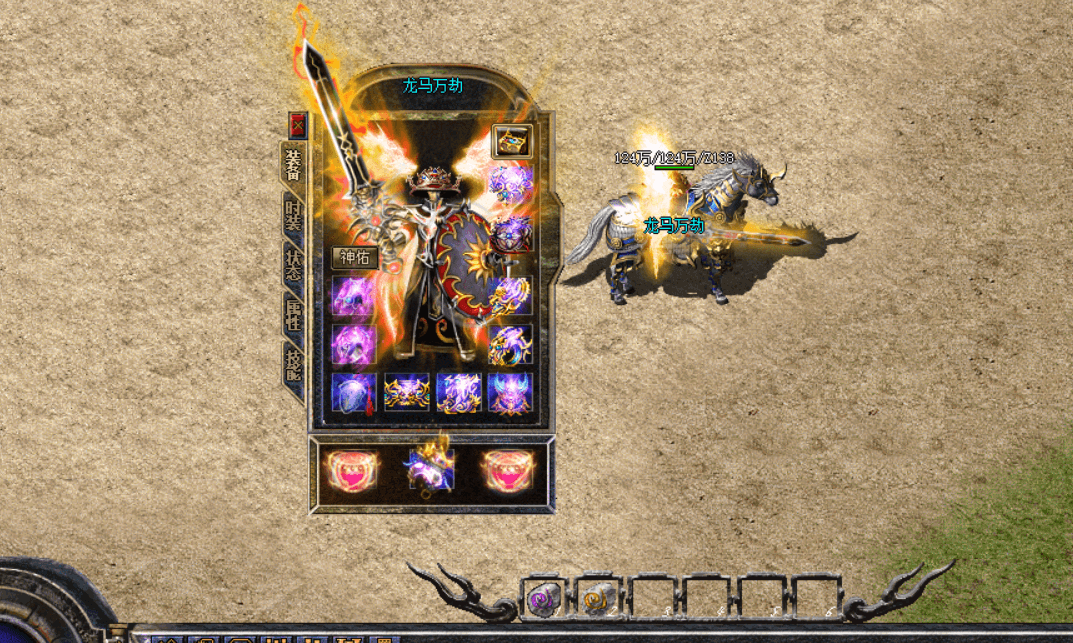Click the equipped helmet on the character

(x=433, y=182)
